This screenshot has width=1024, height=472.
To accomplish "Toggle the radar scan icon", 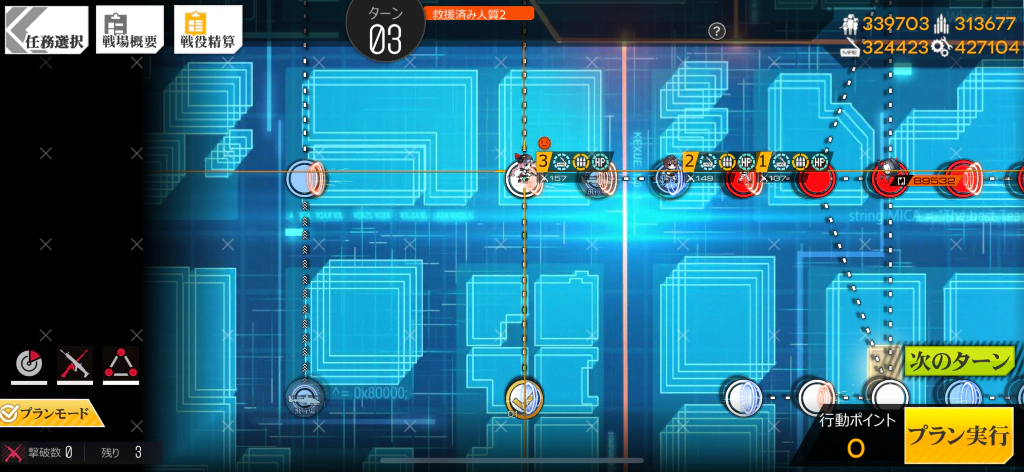I will point(29,365).
